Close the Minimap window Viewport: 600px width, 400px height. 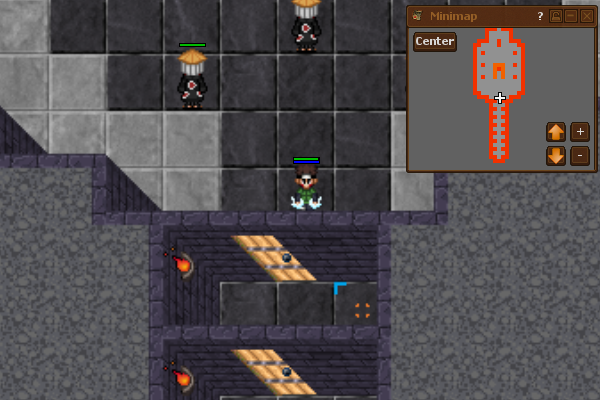(x=587, y=16)
